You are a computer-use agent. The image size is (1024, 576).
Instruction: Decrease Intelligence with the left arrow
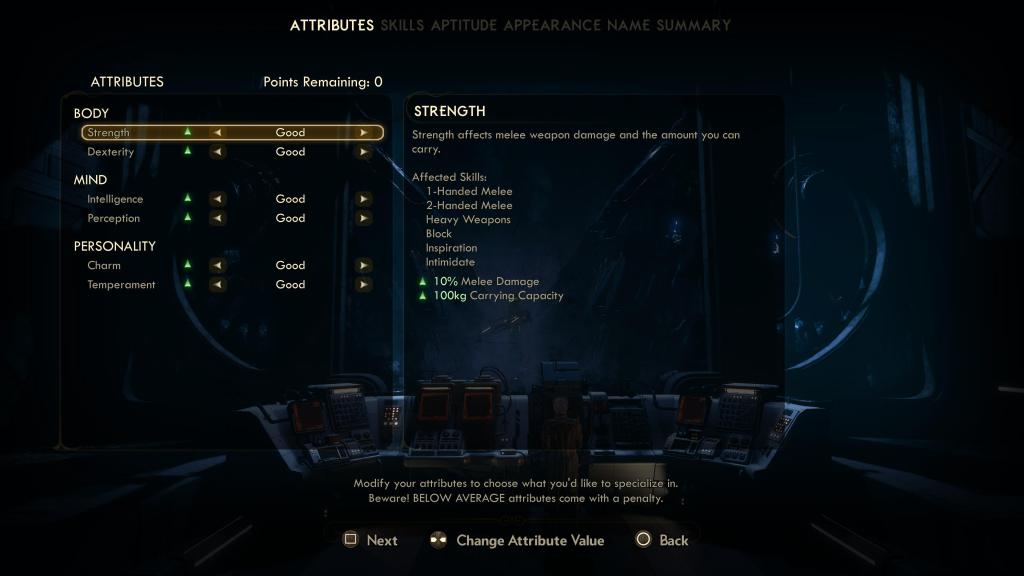tap(217, 199)
